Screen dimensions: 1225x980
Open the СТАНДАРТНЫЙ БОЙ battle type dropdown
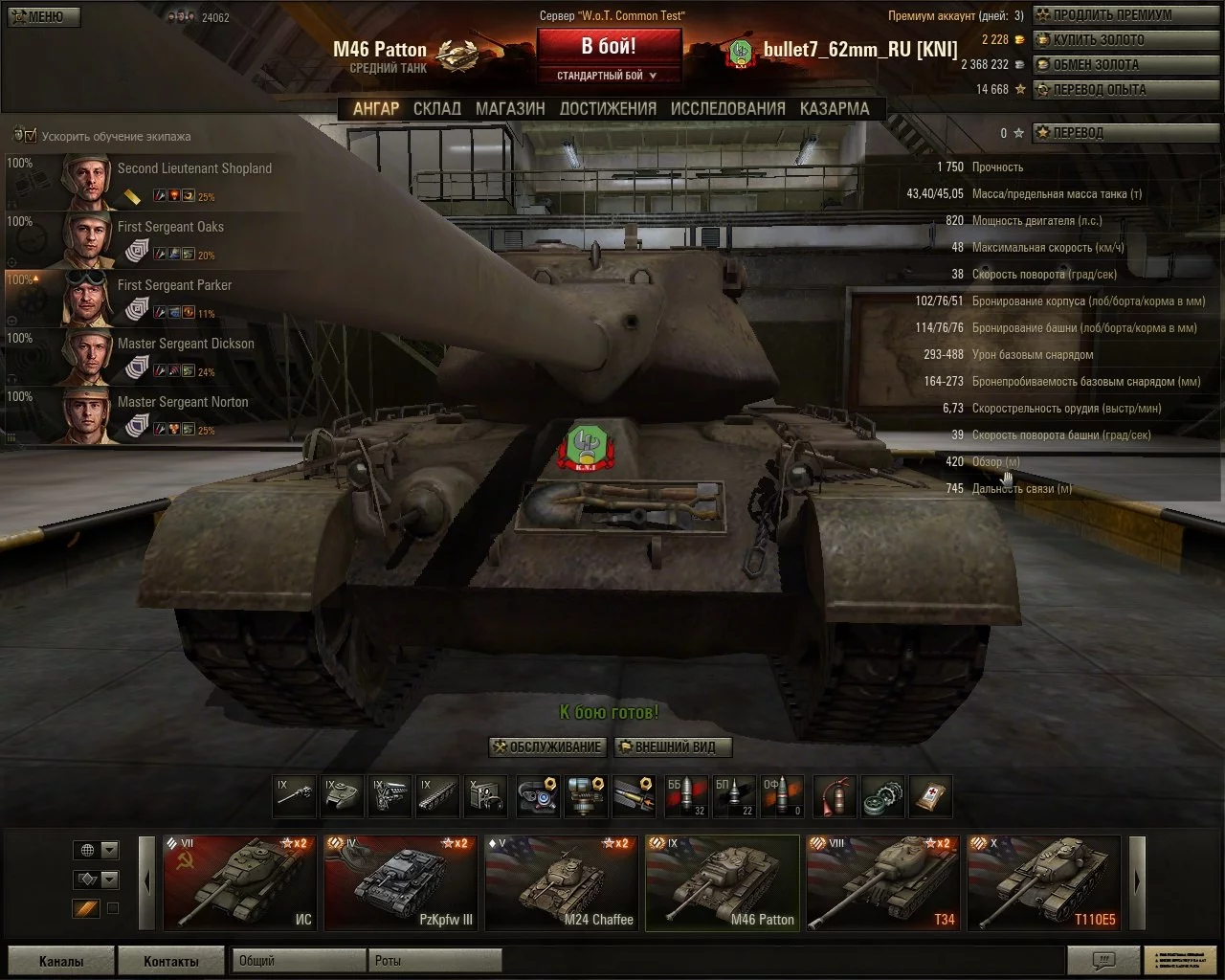[608, 76]
